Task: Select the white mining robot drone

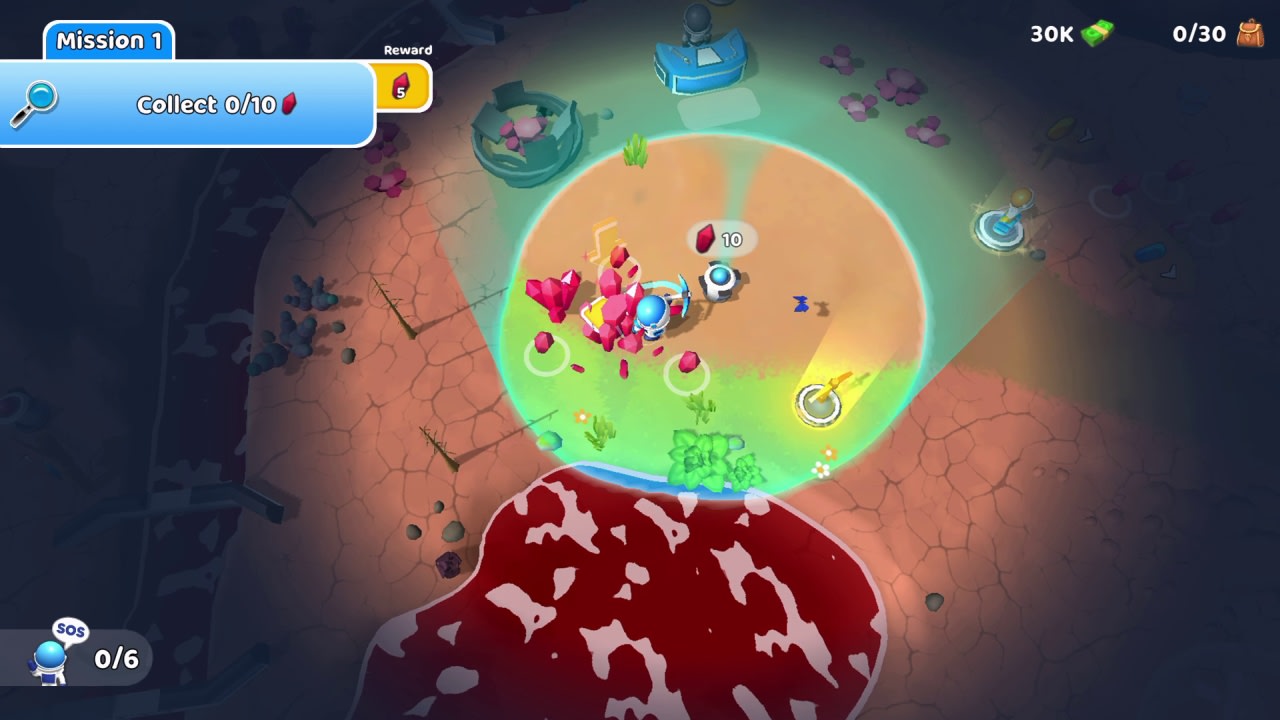Action: click(x=718, y=283)
